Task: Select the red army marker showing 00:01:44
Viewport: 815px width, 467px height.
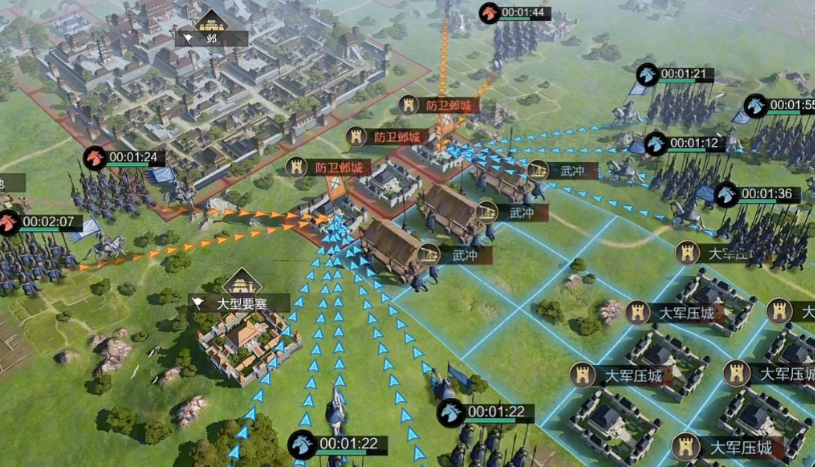Action: point(489,13)
